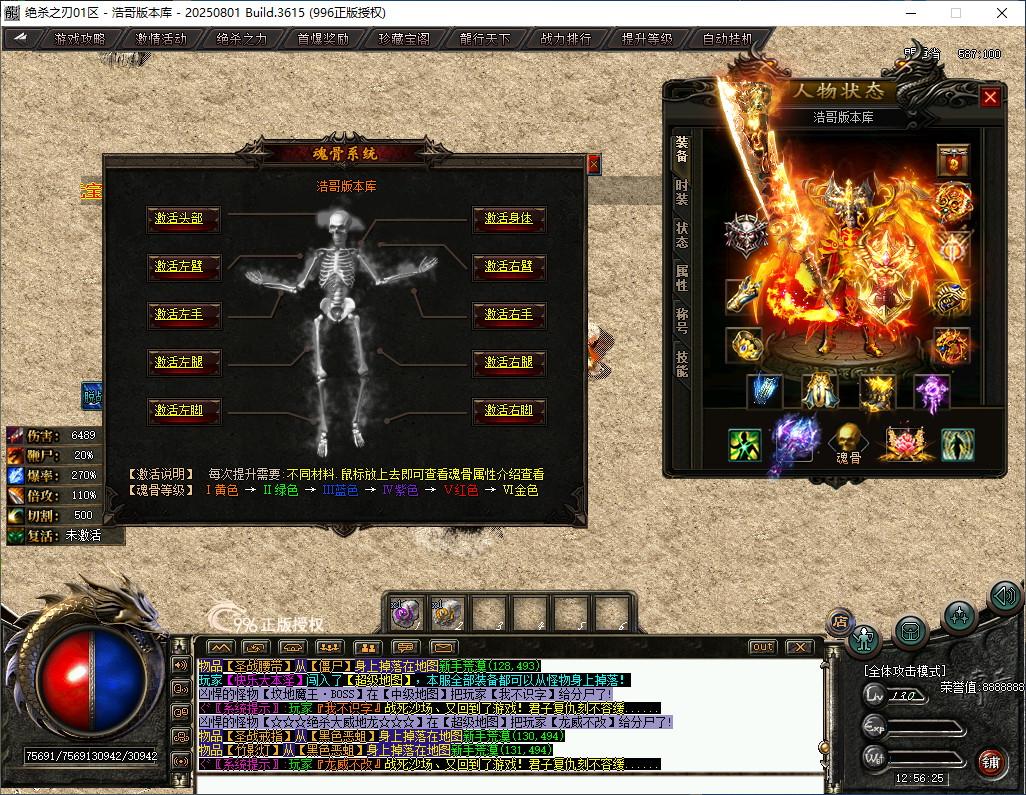Activate the right hand with 激活右手

509,314
